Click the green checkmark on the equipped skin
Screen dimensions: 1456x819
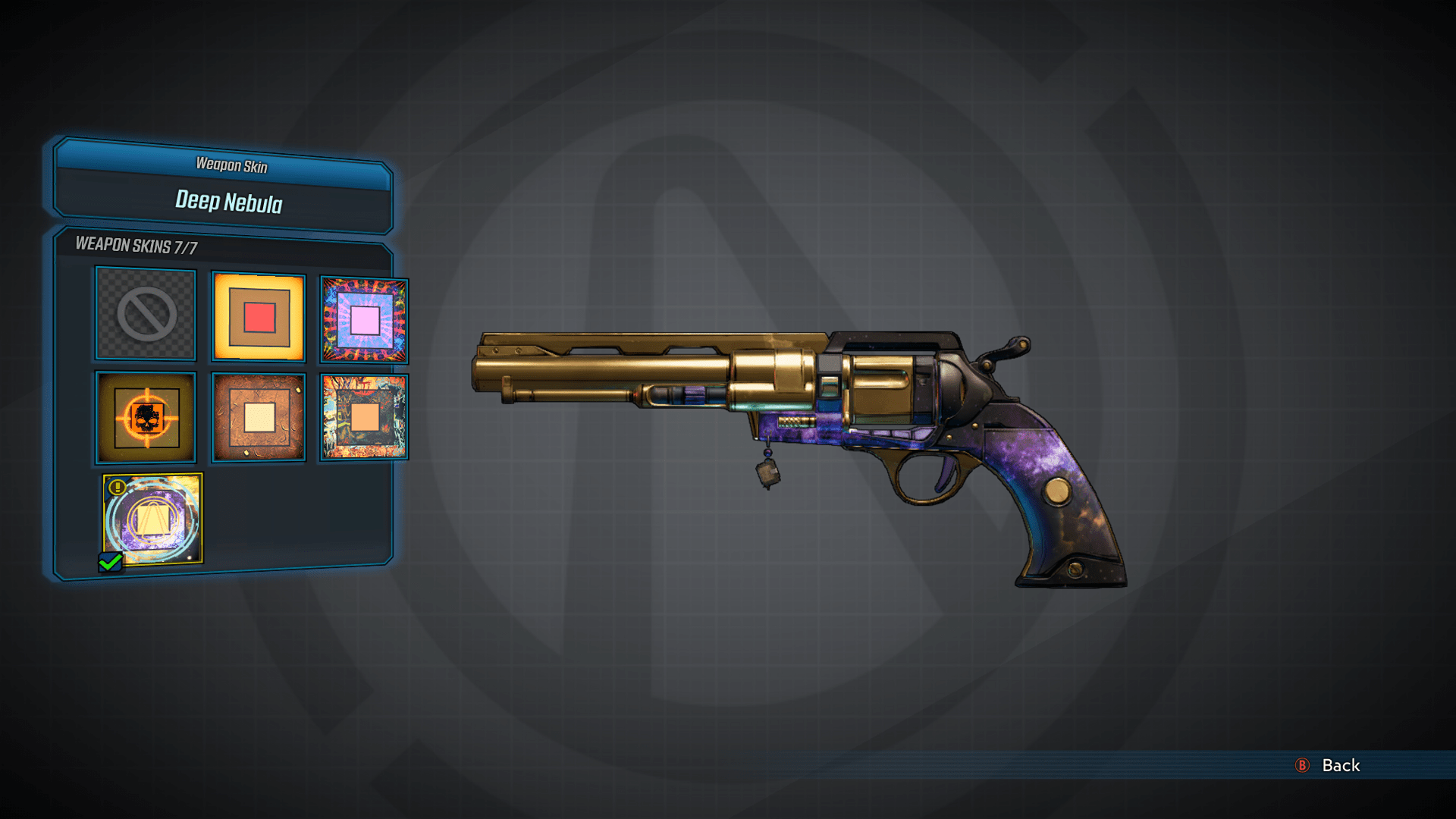(x=111, y=561)
